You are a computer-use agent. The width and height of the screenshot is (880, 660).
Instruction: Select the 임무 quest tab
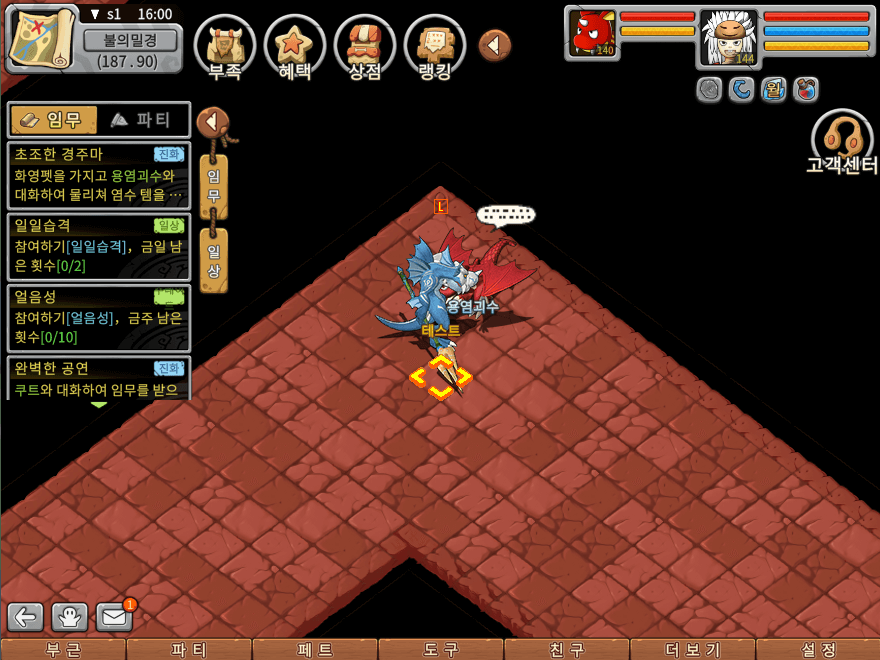[54, 120]
